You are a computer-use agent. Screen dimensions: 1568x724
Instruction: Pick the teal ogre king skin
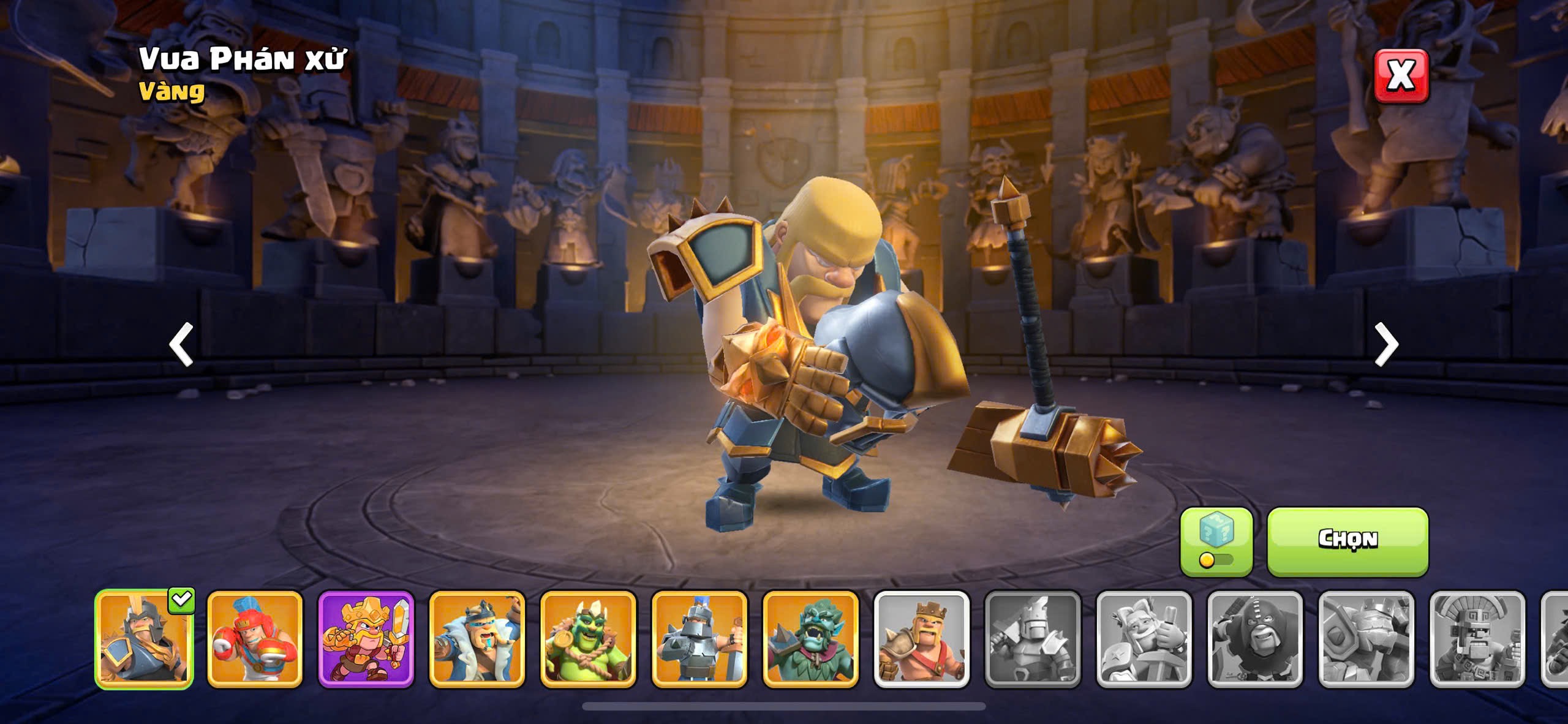pyautogui.click(x=810, y=639)
